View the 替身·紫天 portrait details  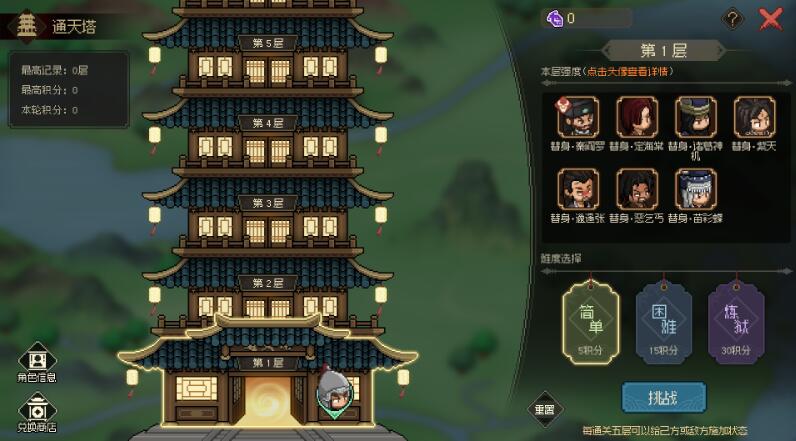754,117
